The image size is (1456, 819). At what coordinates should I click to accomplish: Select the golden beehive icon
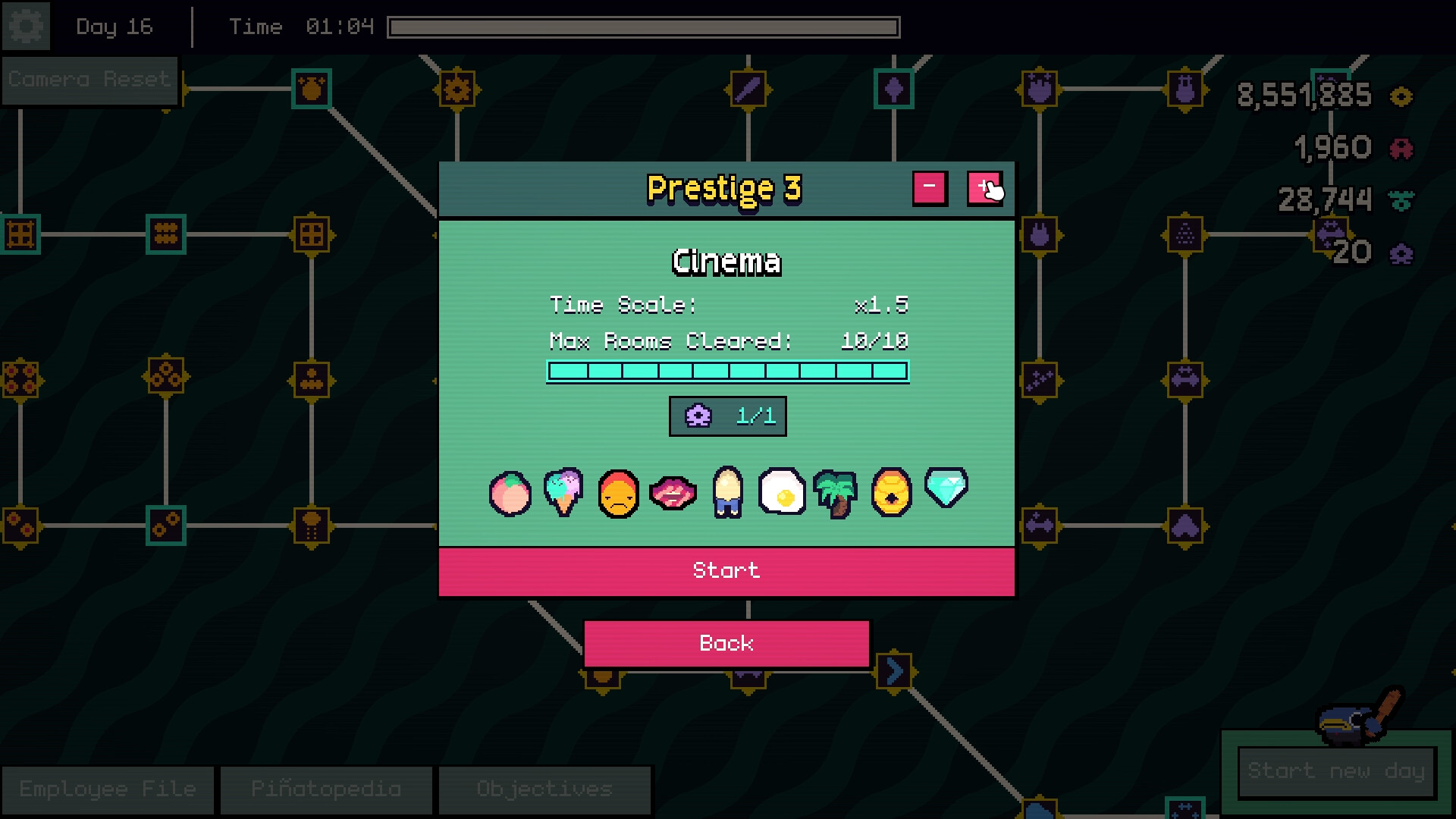click(890, 493)
